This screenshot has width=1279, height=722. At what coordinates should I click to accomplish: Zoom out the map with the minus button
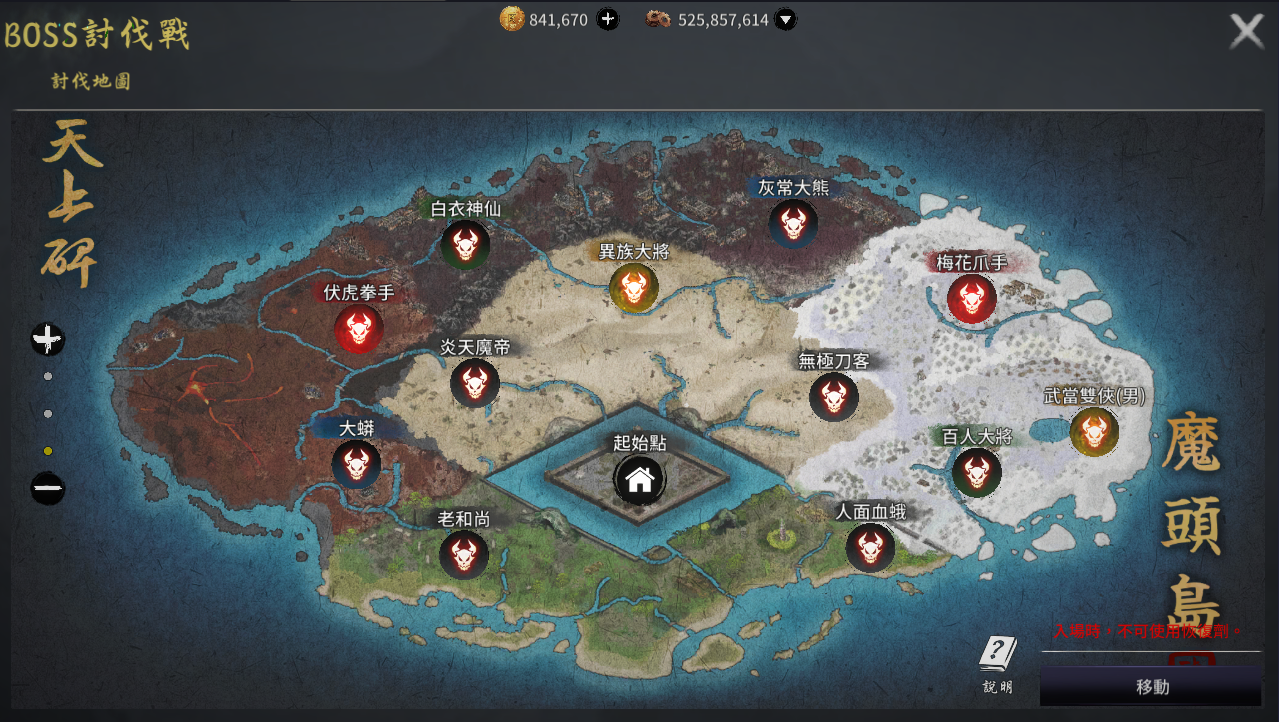(x=48, y=489)
